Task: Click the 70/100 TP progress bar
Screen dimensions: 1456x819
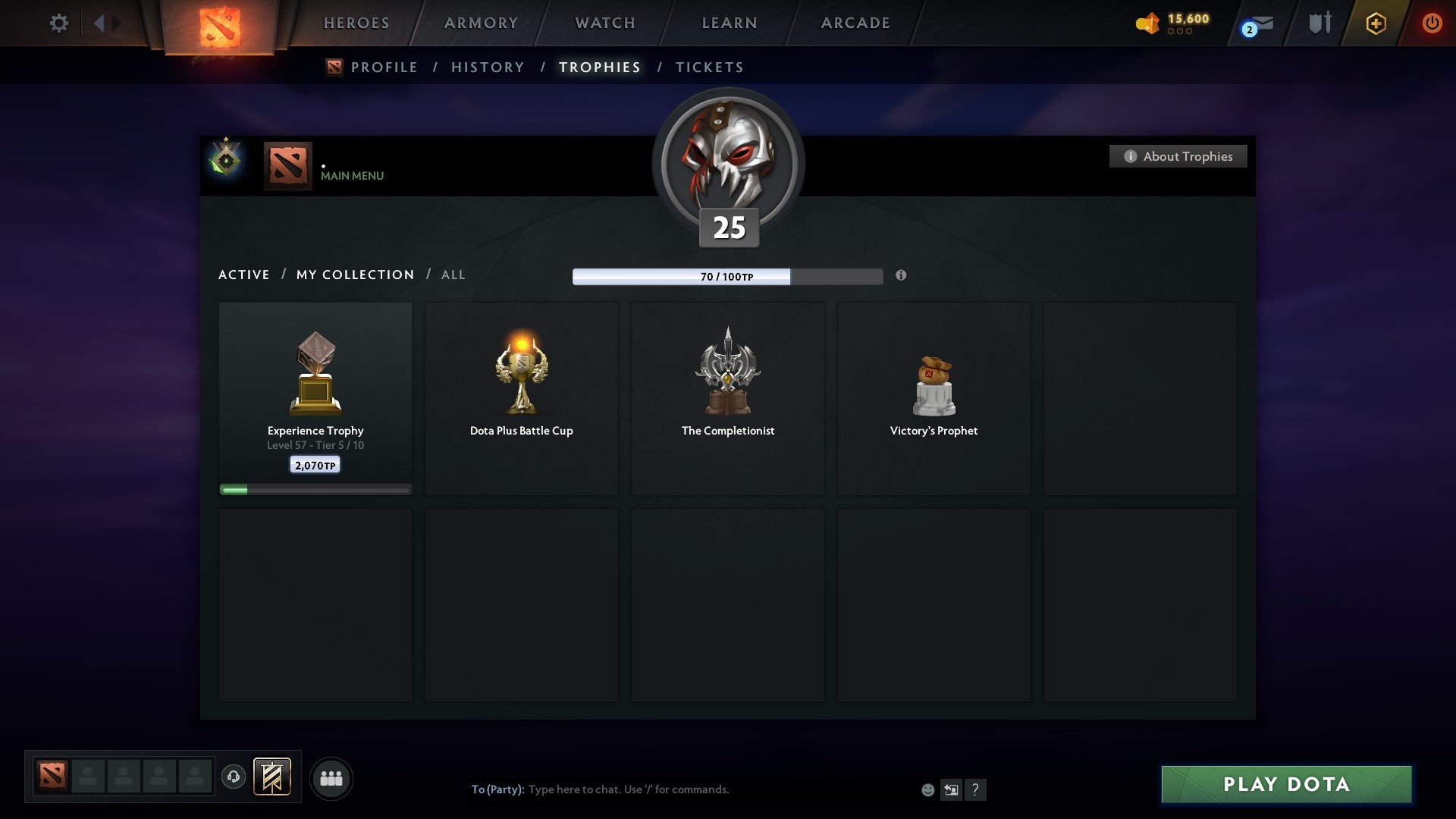Action: [727, 276]
